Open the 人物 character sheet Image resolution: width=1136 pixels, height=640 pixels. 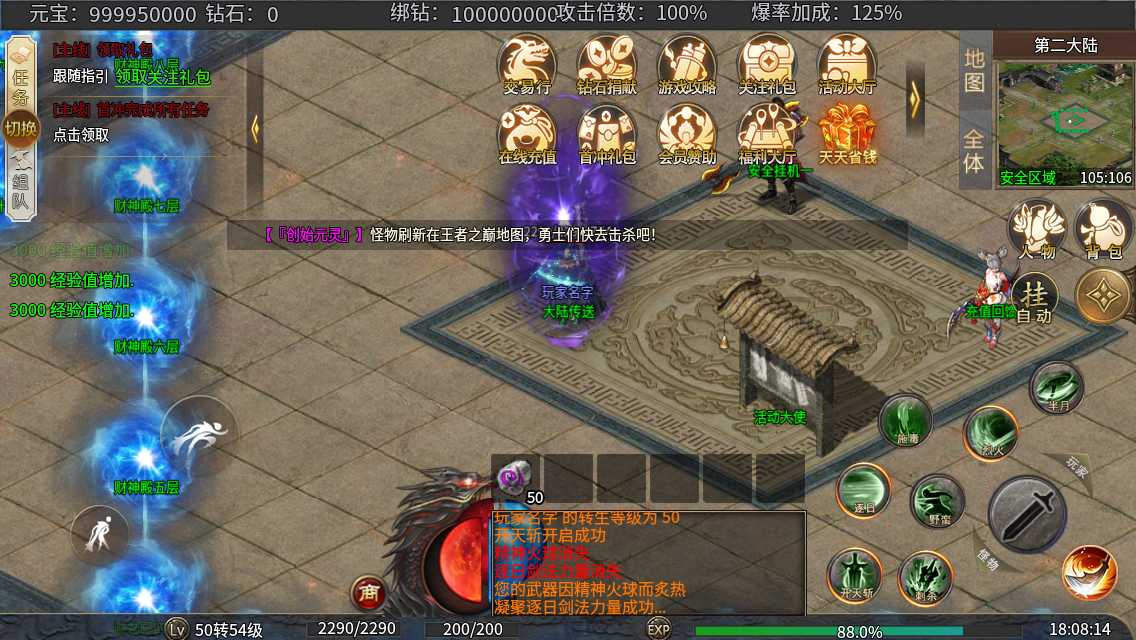(x=1036, y=230)
